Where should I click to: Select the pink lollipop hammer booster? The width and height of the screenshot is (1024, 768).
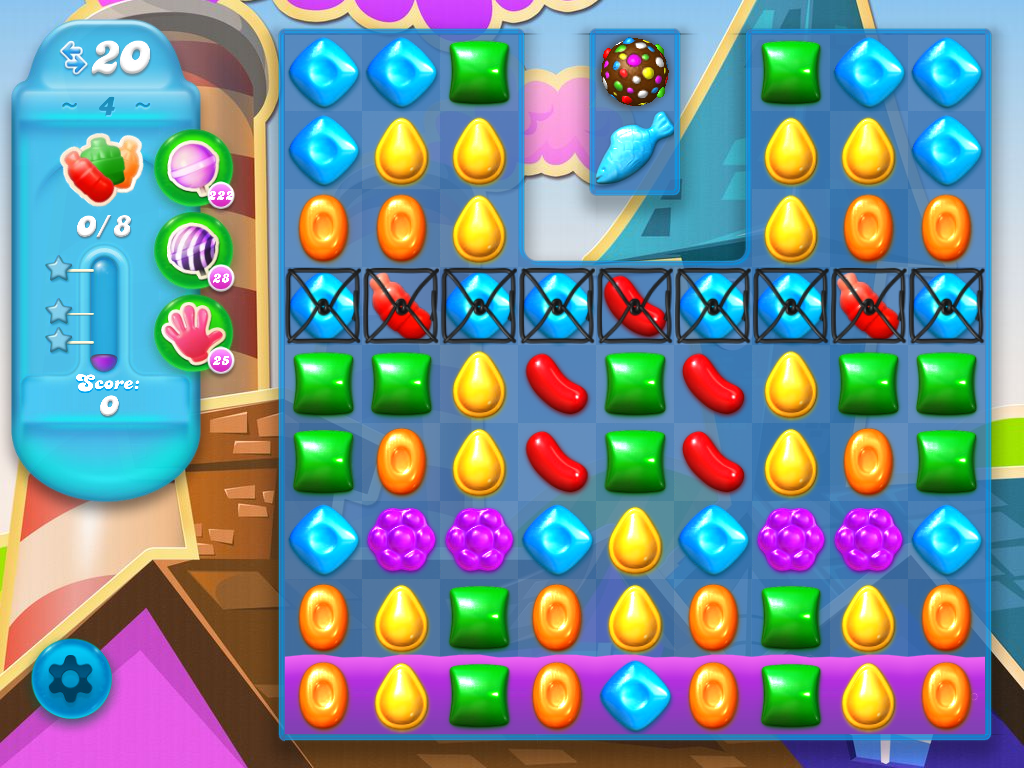click(192, 167)
